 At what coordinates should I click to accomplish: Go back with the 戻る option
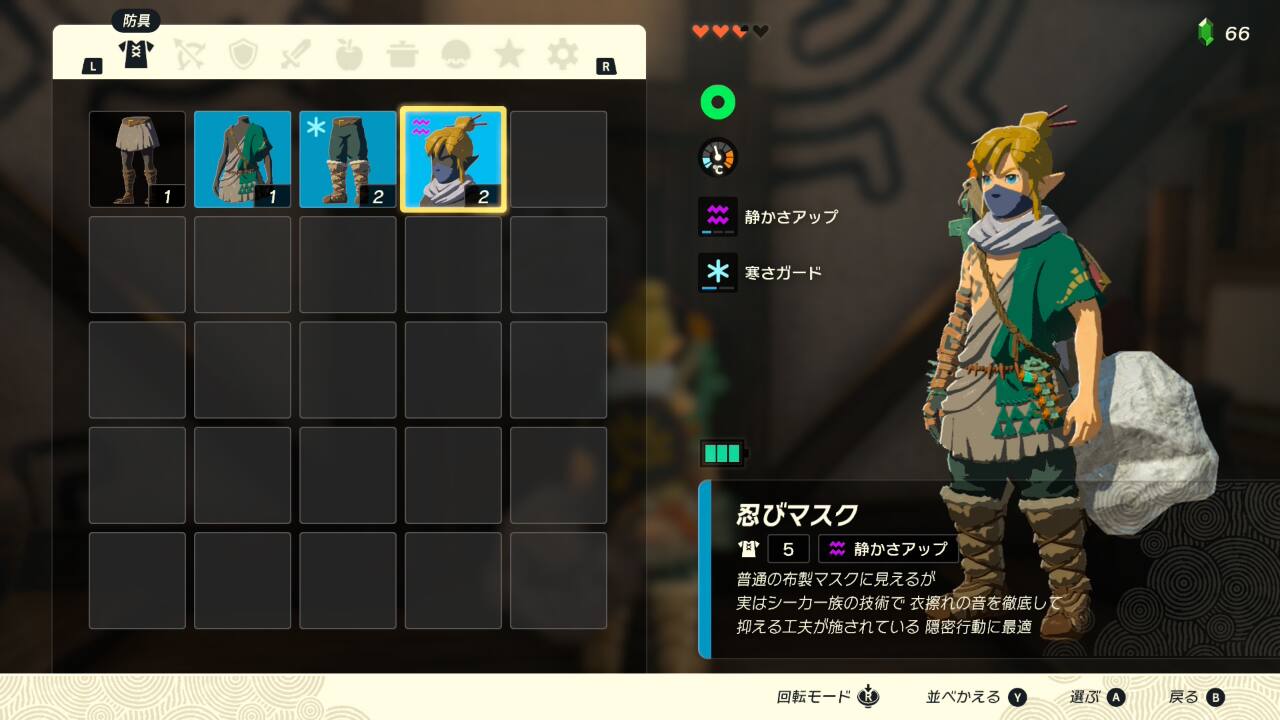point(1196,697)
